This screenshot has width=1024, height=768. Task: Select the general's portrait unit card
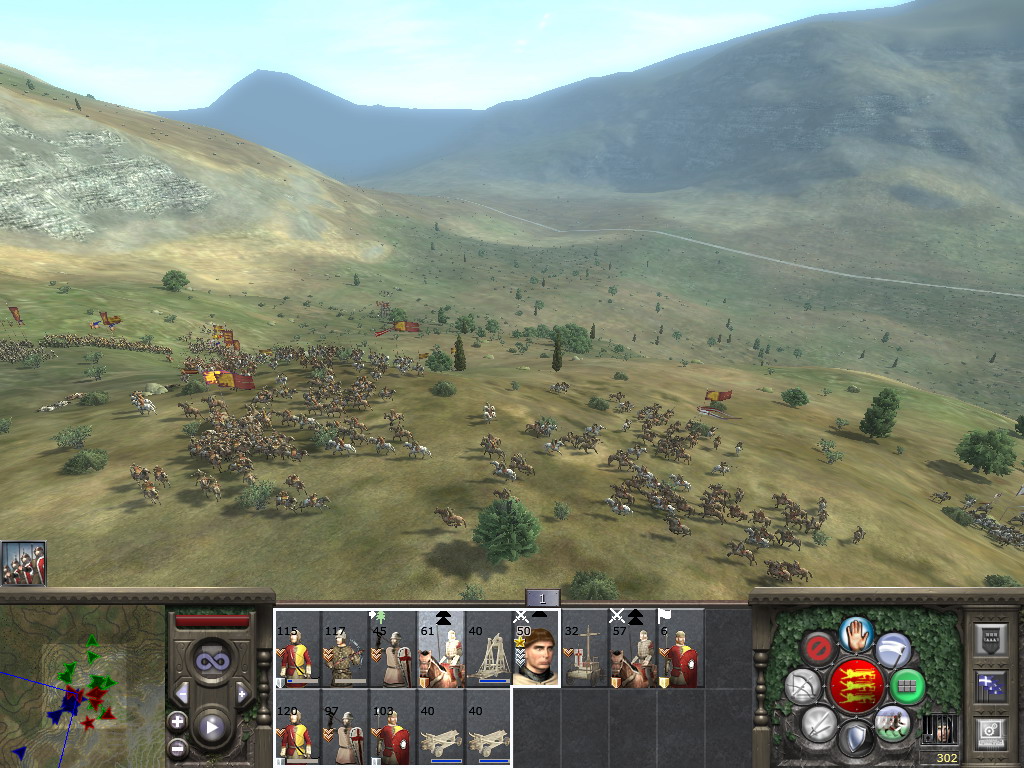point(536,649)
